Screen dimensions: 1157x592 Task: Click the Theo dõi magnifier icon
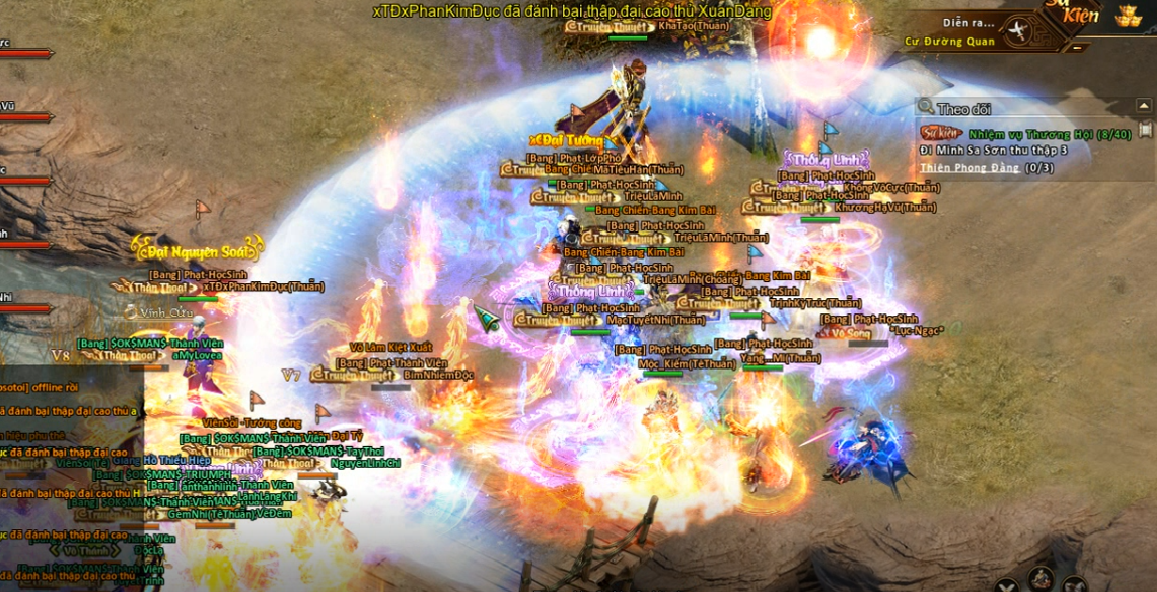(x=926, y=107)
